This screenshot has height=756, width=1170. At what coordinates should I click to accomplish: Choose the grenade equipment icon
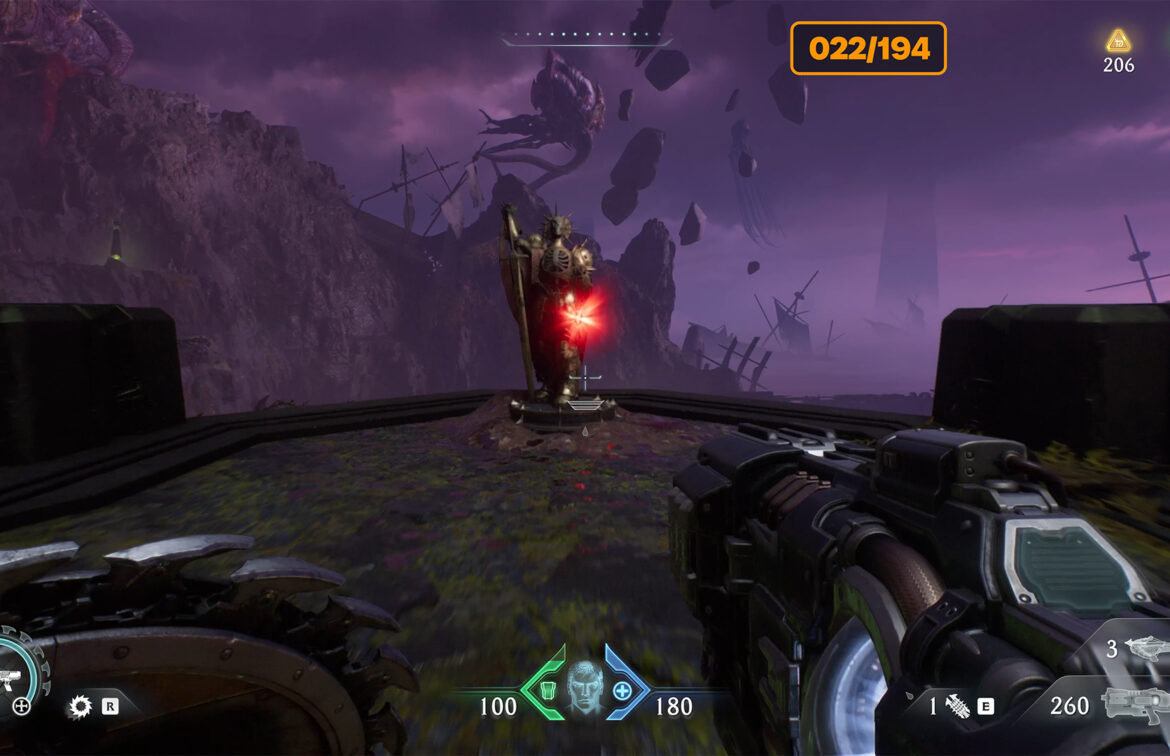(x=958, y=706)
